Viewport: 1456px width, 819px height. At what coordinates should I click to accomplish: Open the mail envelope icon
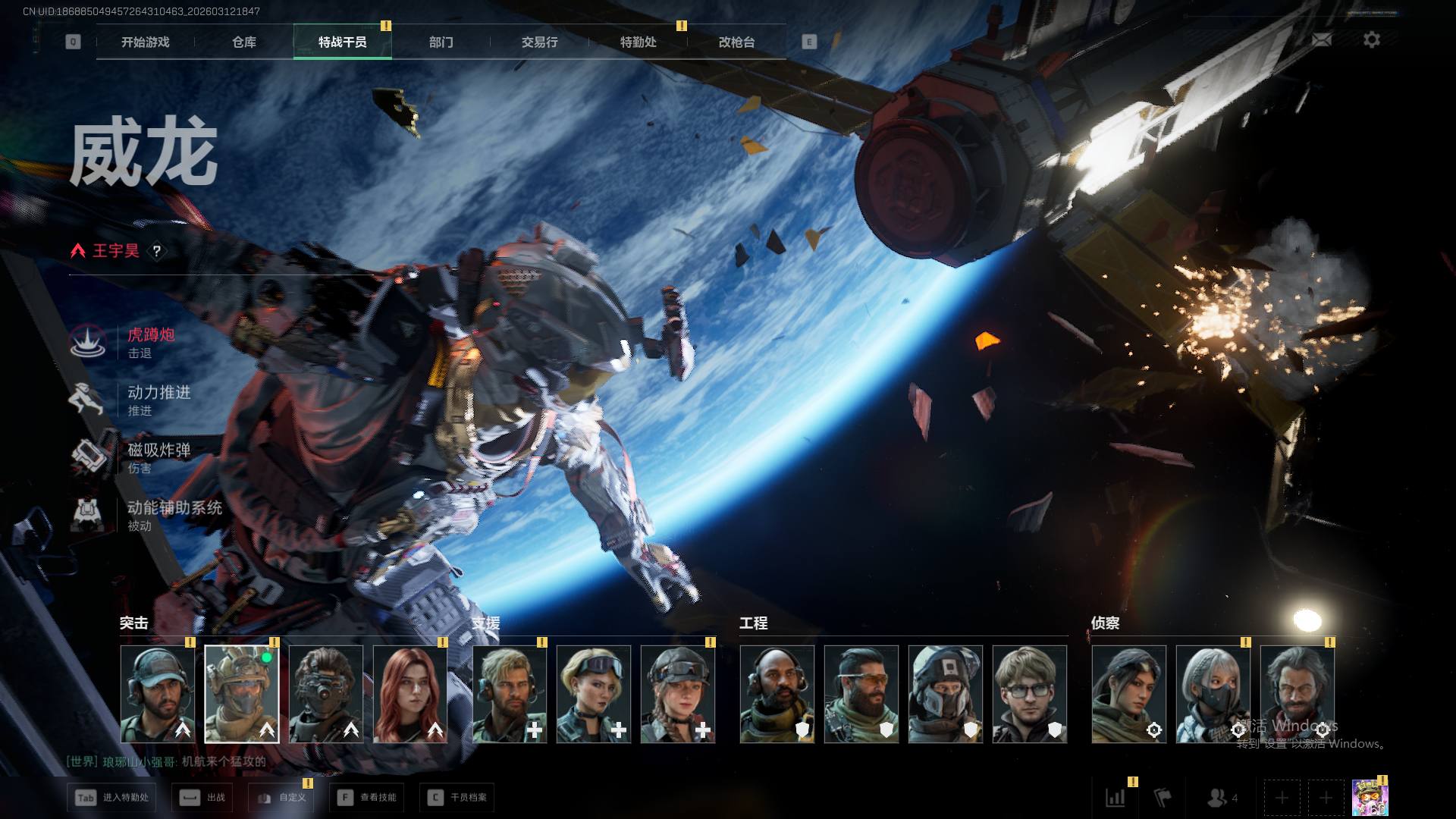(1322, 40)
